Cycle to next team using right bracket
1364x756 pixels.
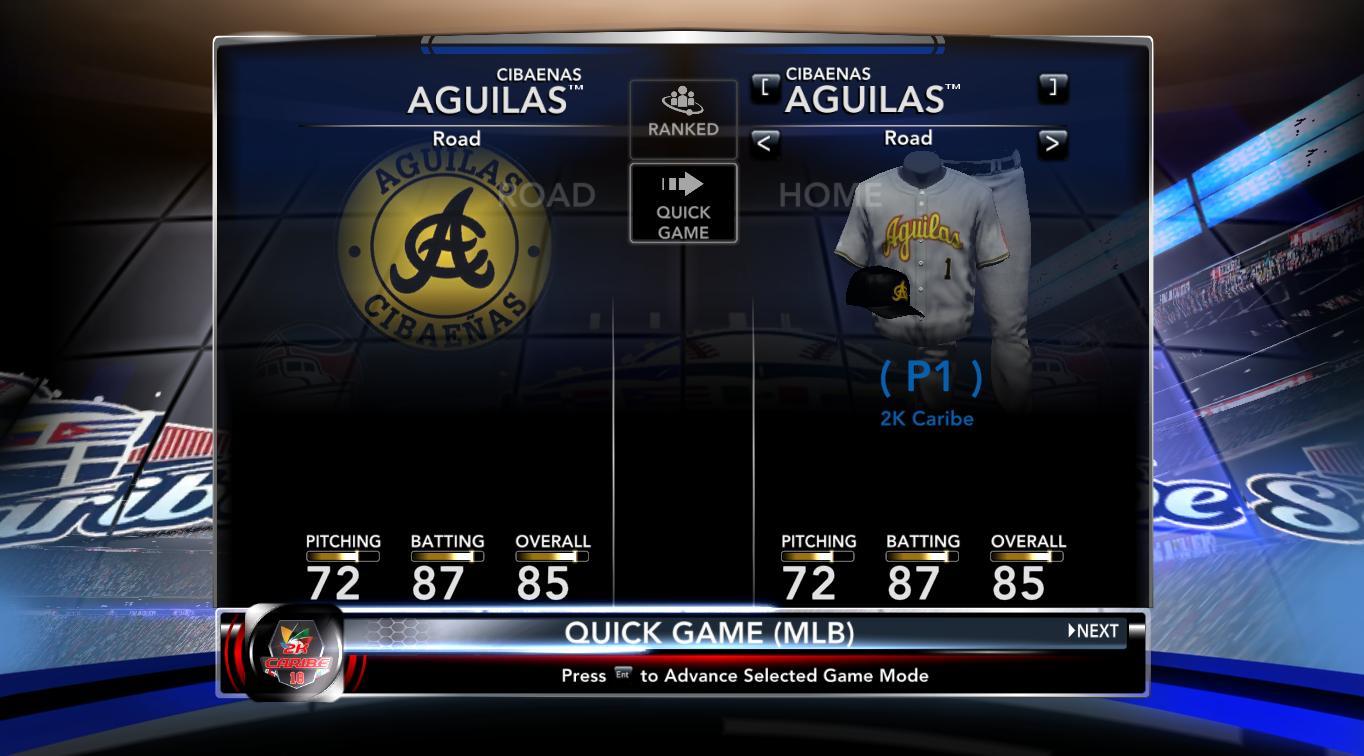pyautogui.click(x=1052, y=87)
